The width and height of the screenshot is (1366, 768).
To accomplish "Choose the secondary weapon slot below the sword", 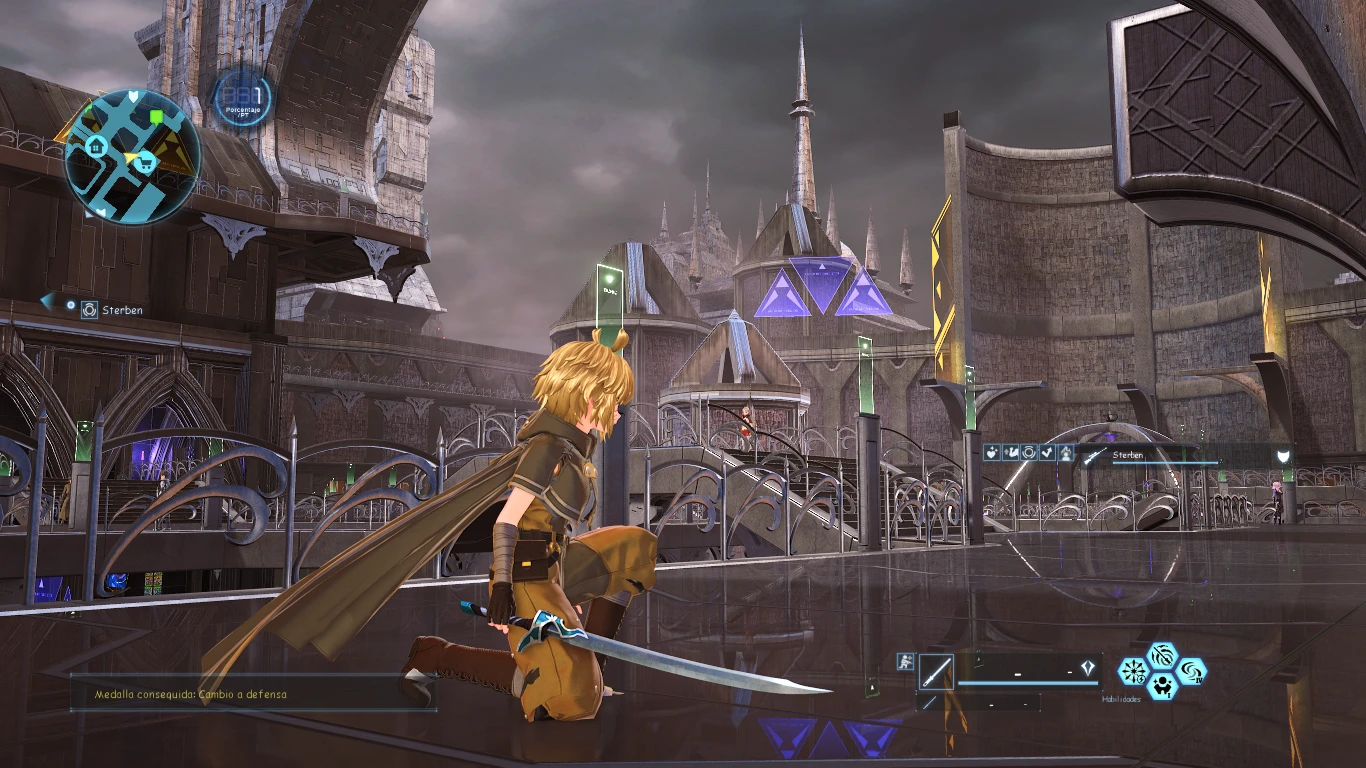I will coord(930,702).
